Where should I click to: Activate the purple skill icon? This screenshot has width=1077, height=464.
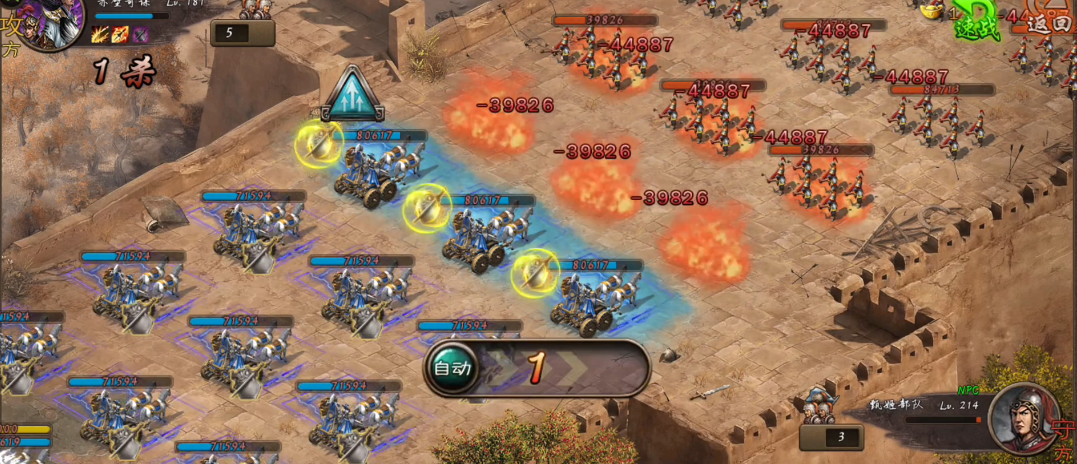(x=140, y=36)
